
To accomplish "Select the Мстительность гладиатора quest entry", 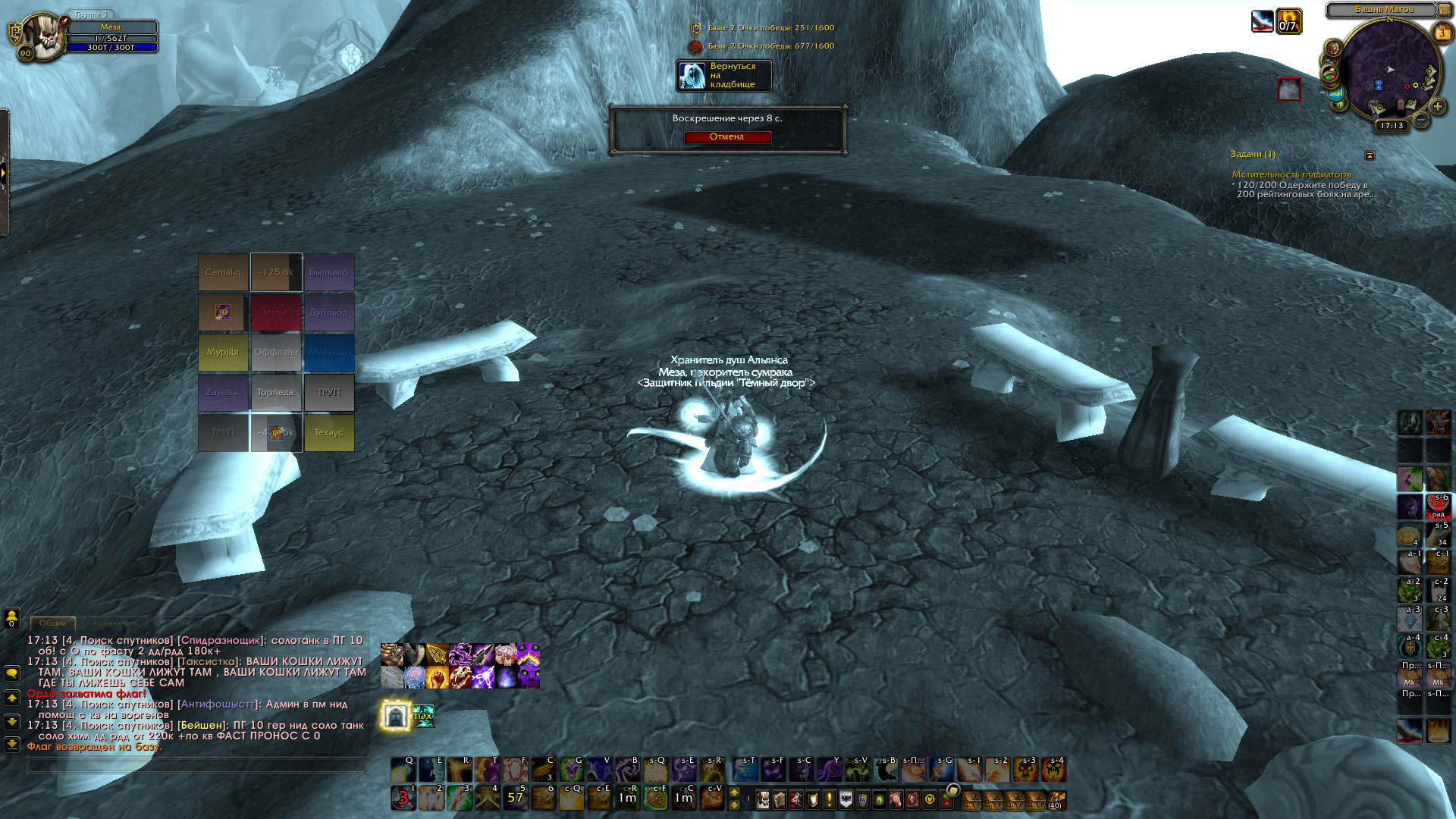I will pos(1291,174).
